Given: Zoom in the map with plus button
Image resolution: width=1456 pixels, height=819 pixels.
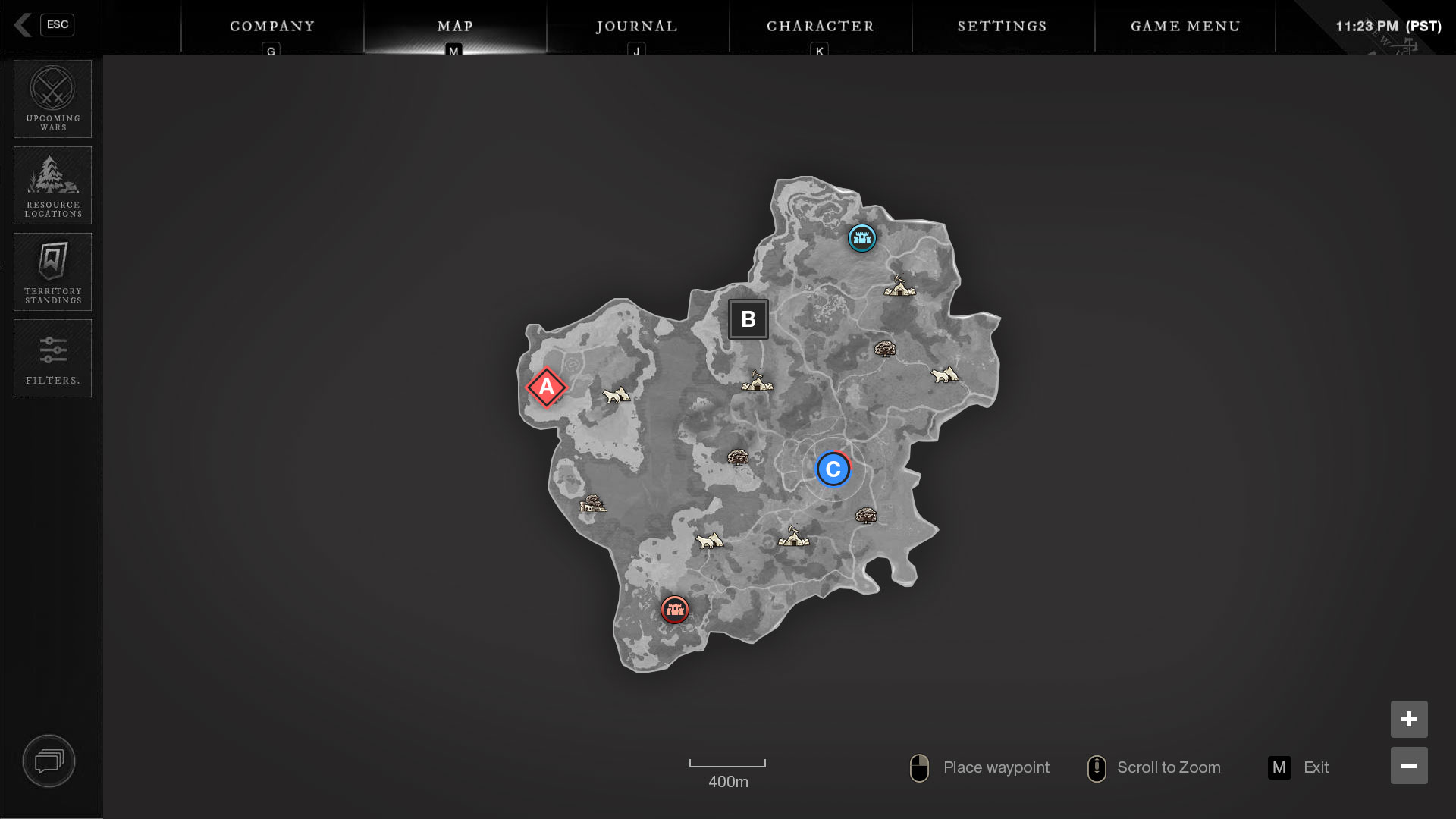Looking at the screenshot, I should point(1409,719).
